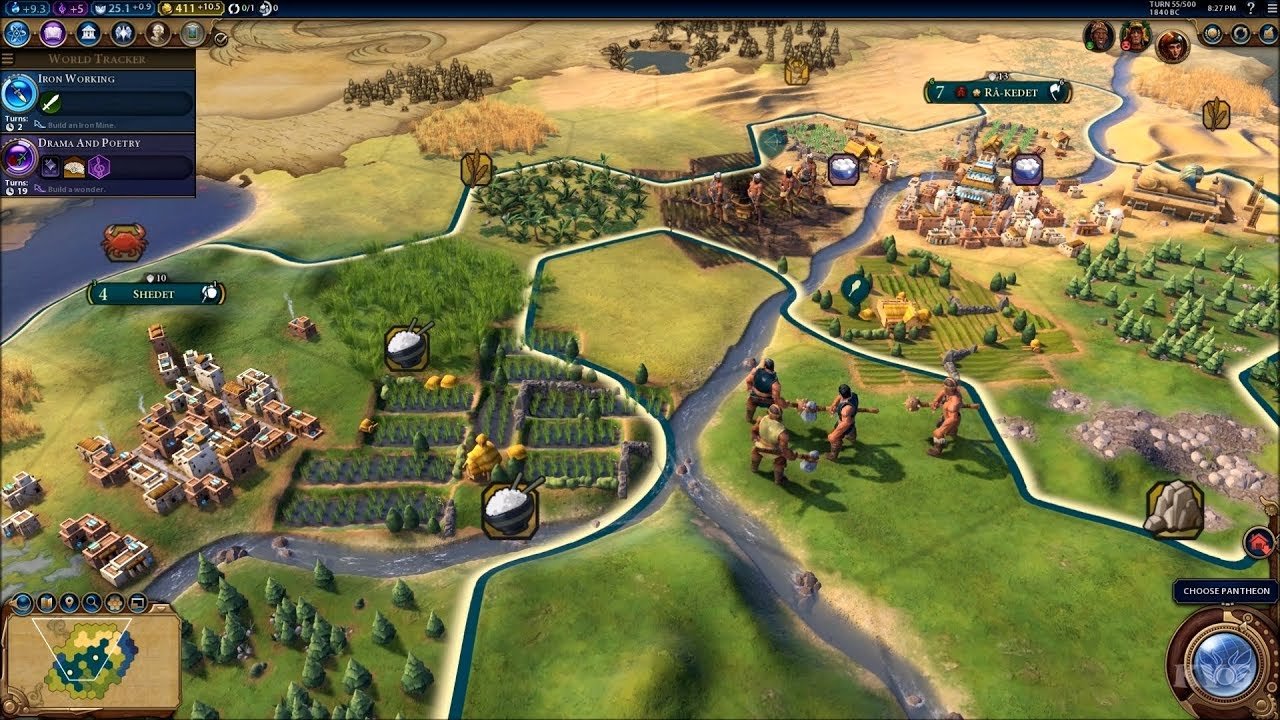Image resolution: width=1280 pixels, height=720 pixels.
Task: Toggle the minimap visibility icon
Action: pos(137,602)
